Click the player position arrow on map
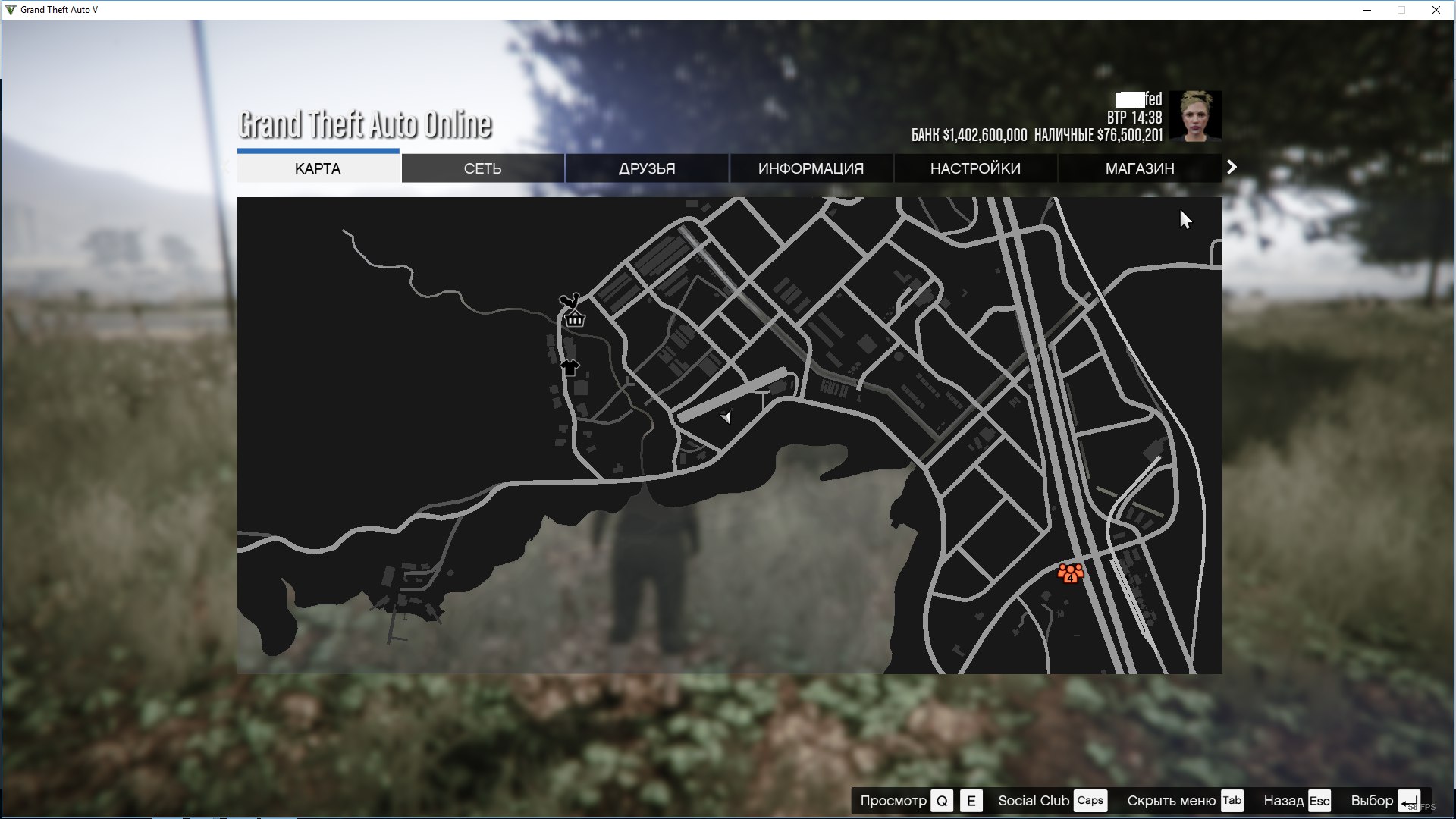 point(726,417)
